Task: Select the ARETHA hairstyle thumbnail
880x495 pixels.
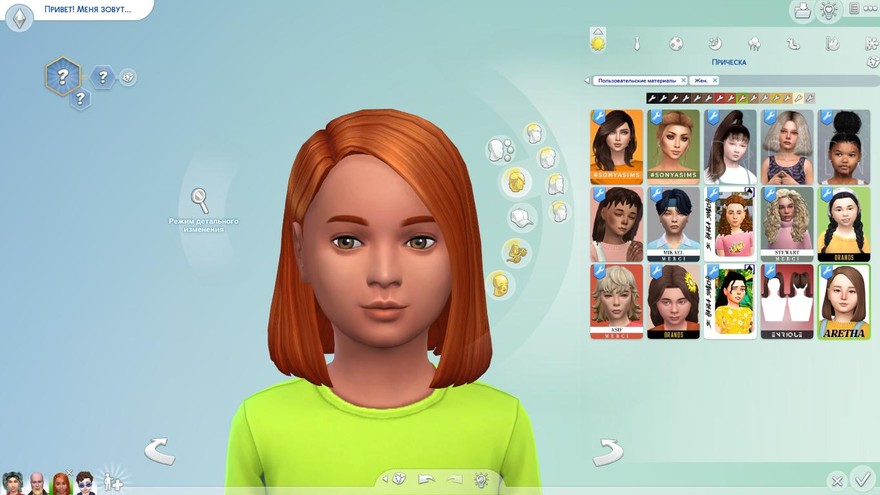Action: [843, 301]
